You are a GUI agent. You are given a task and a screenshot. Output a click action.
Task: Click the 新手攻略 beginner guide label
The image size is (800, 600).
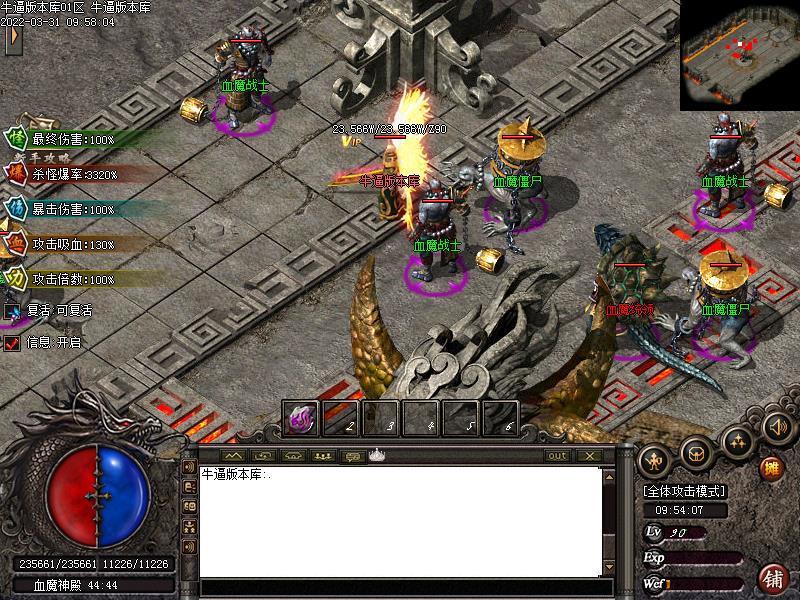tap(48, 157)
